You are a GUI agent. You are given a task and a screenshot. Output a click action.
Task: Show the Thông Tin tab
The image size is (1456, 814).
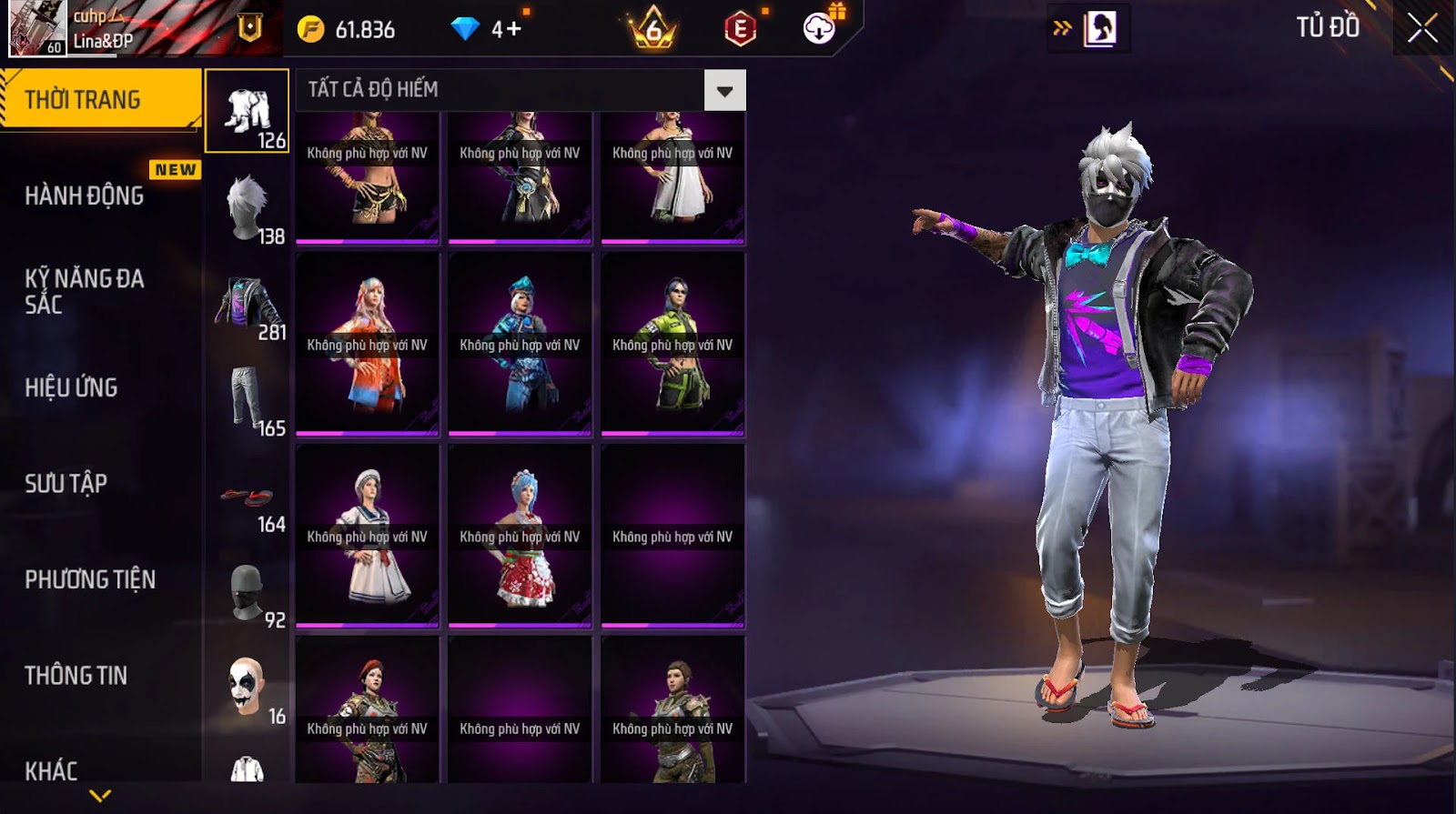[76, 675]
